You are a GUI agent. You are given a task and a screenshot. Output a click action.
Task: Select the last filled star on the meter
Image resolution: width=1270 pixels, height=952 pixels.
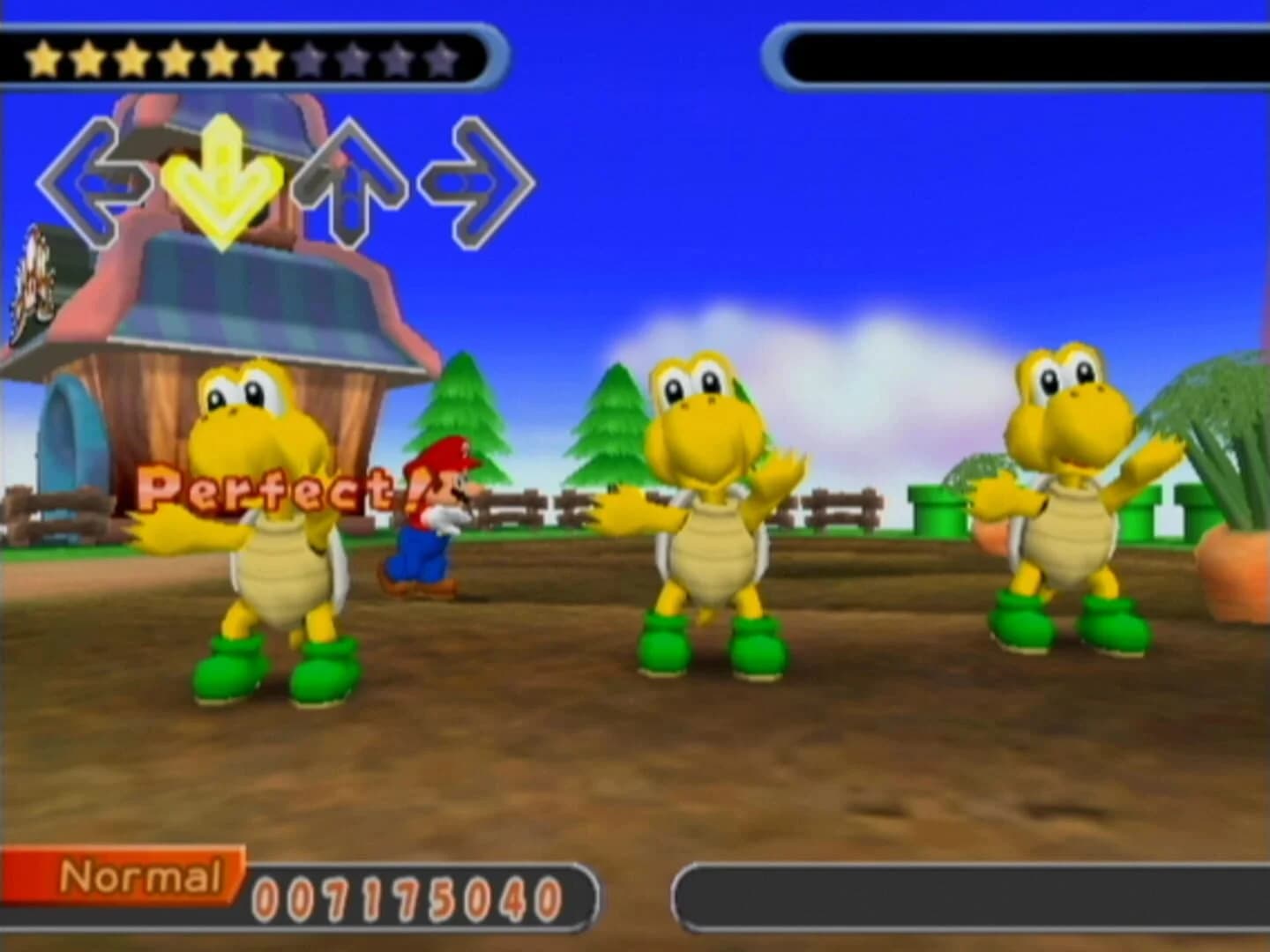[265, 58]
